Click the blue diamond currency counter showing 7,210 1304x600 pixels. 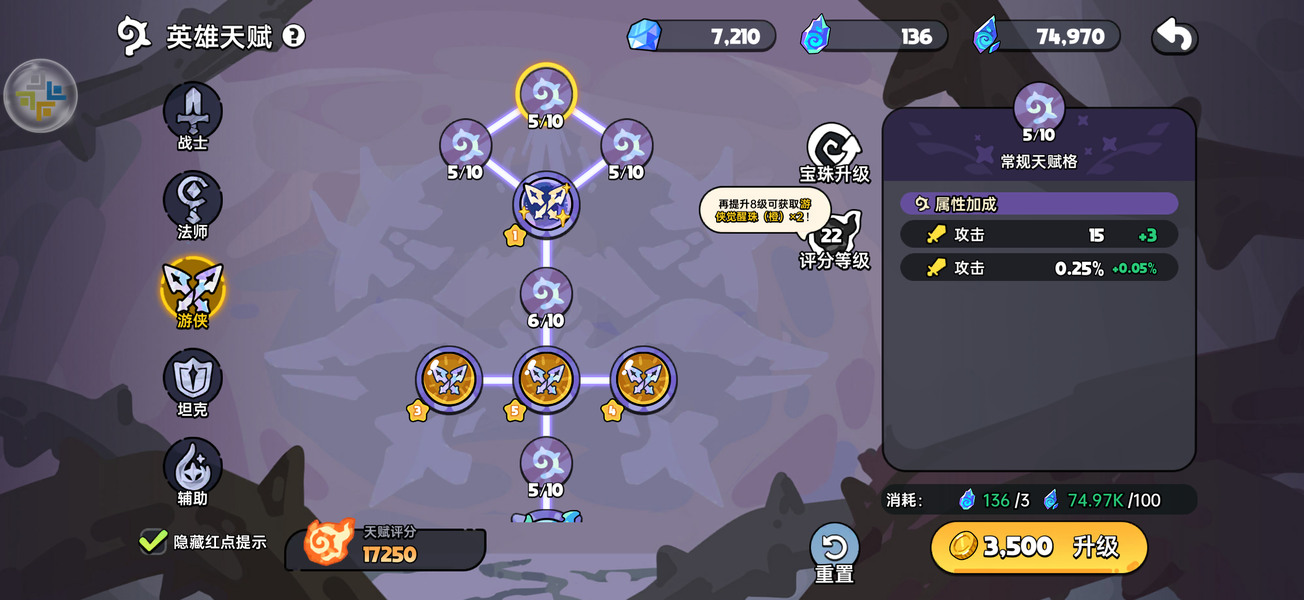click(701, 36)
